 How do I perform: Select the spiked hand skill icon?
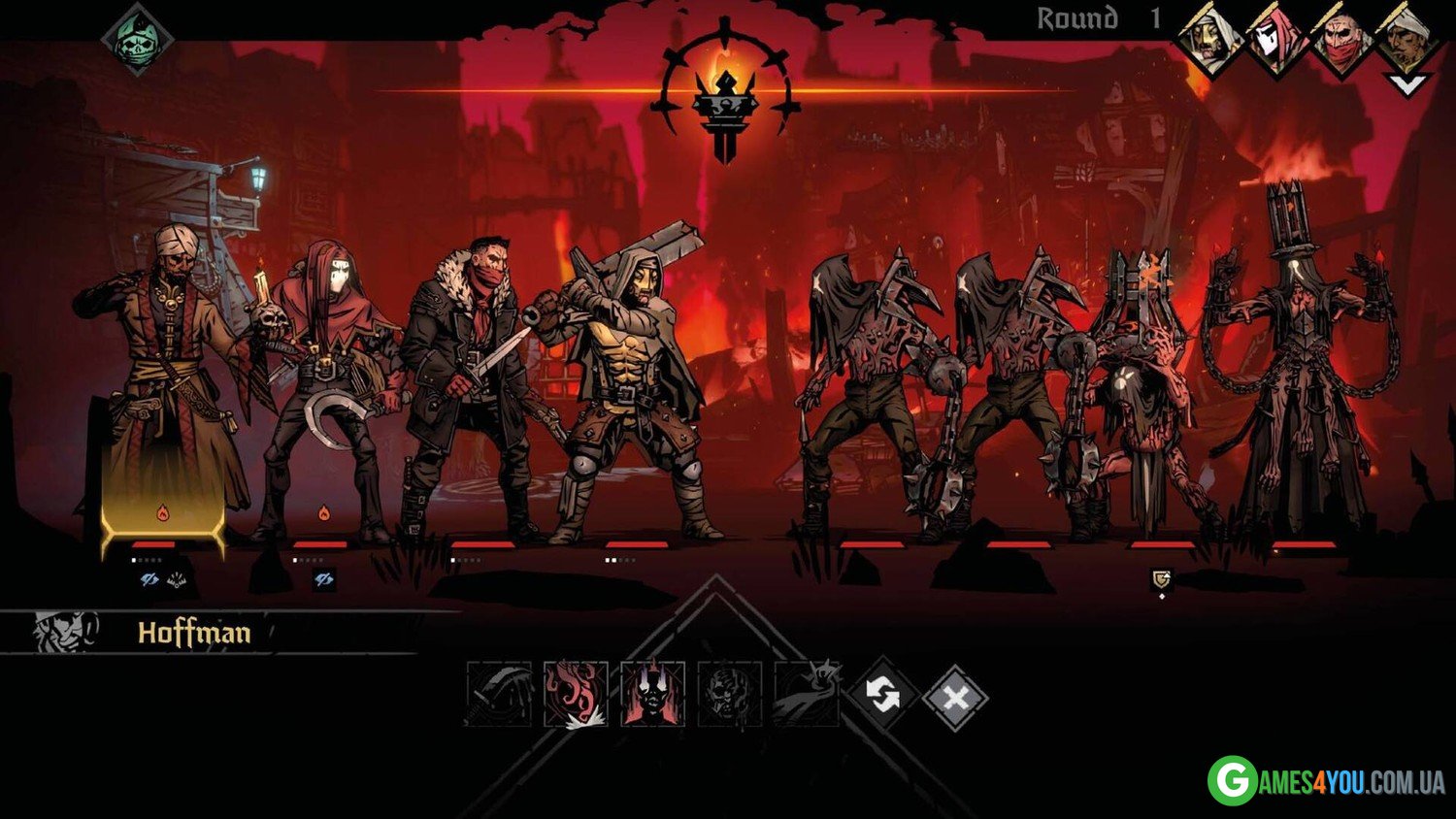[806, 694]
